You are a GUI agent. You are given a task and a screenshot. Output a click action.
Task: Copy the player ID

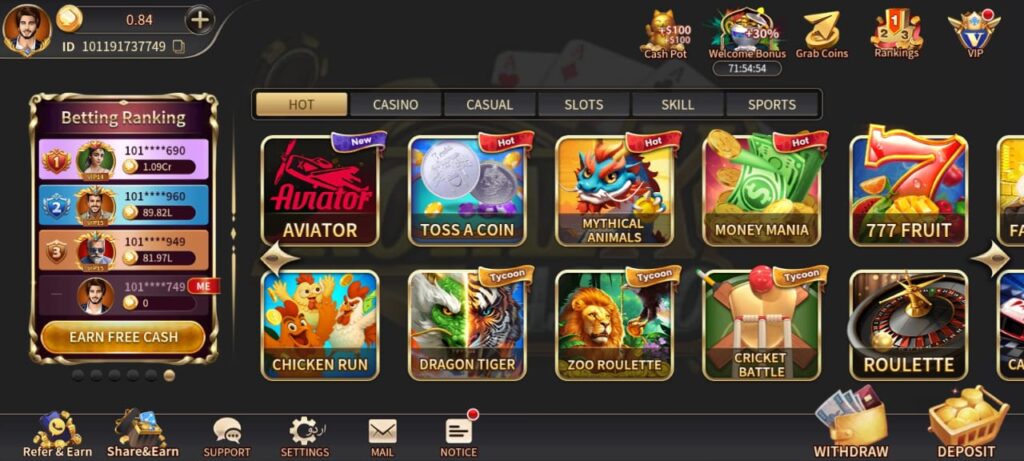click(x=179, y=46)
